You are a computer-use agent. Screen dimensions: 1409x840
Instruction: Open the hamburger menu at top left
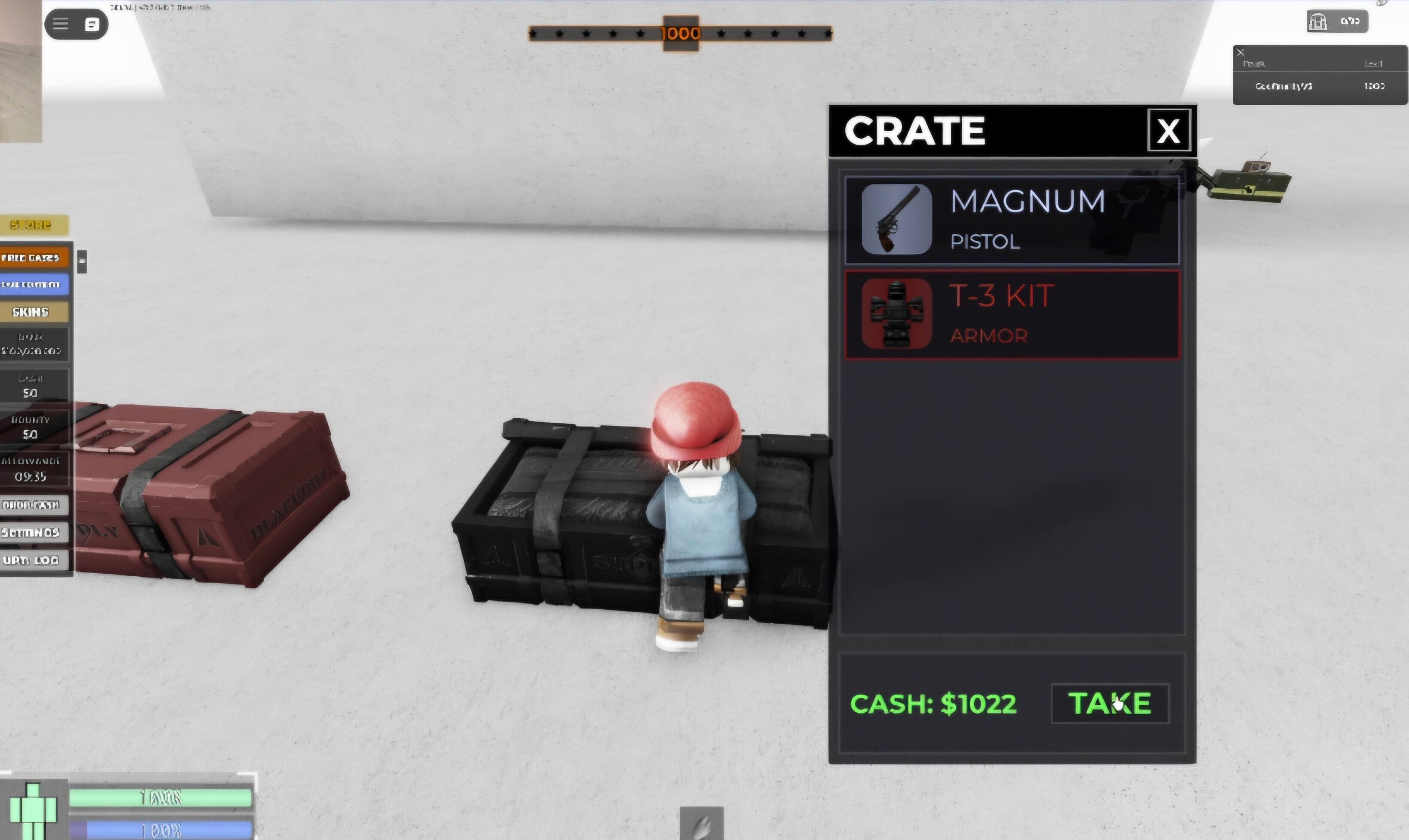61,24
